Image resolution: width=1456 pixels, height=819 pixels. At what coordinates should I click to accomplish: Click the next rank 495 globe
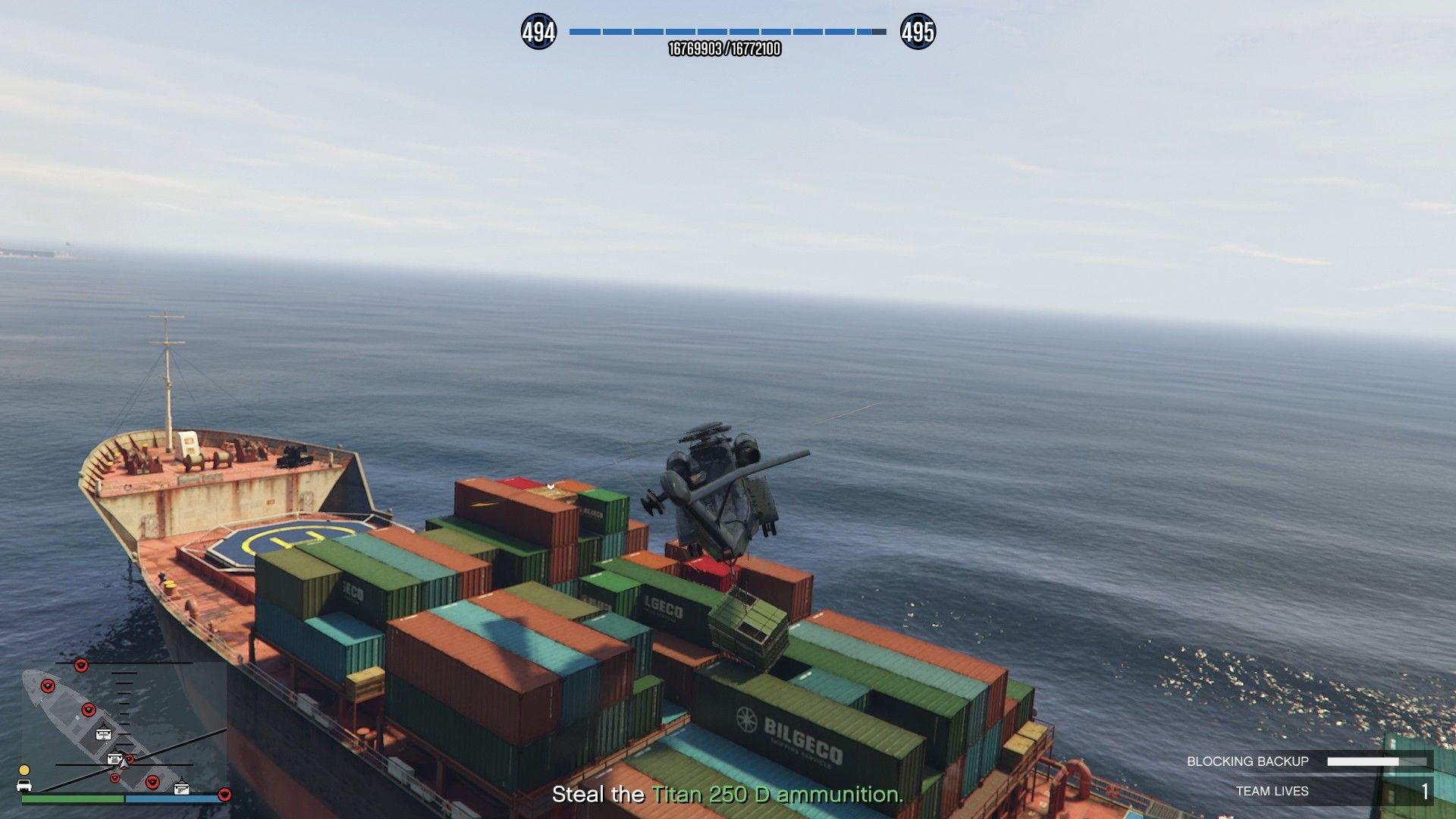click(x=918, y=32)
